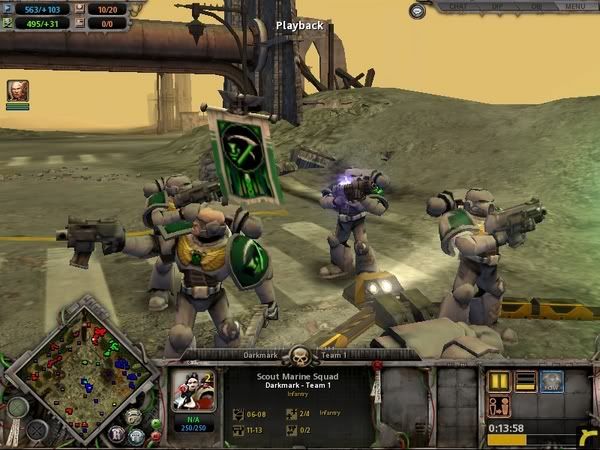Pause the replay playback
Screen dimensions: 600x450
click(x=498, y=381)
